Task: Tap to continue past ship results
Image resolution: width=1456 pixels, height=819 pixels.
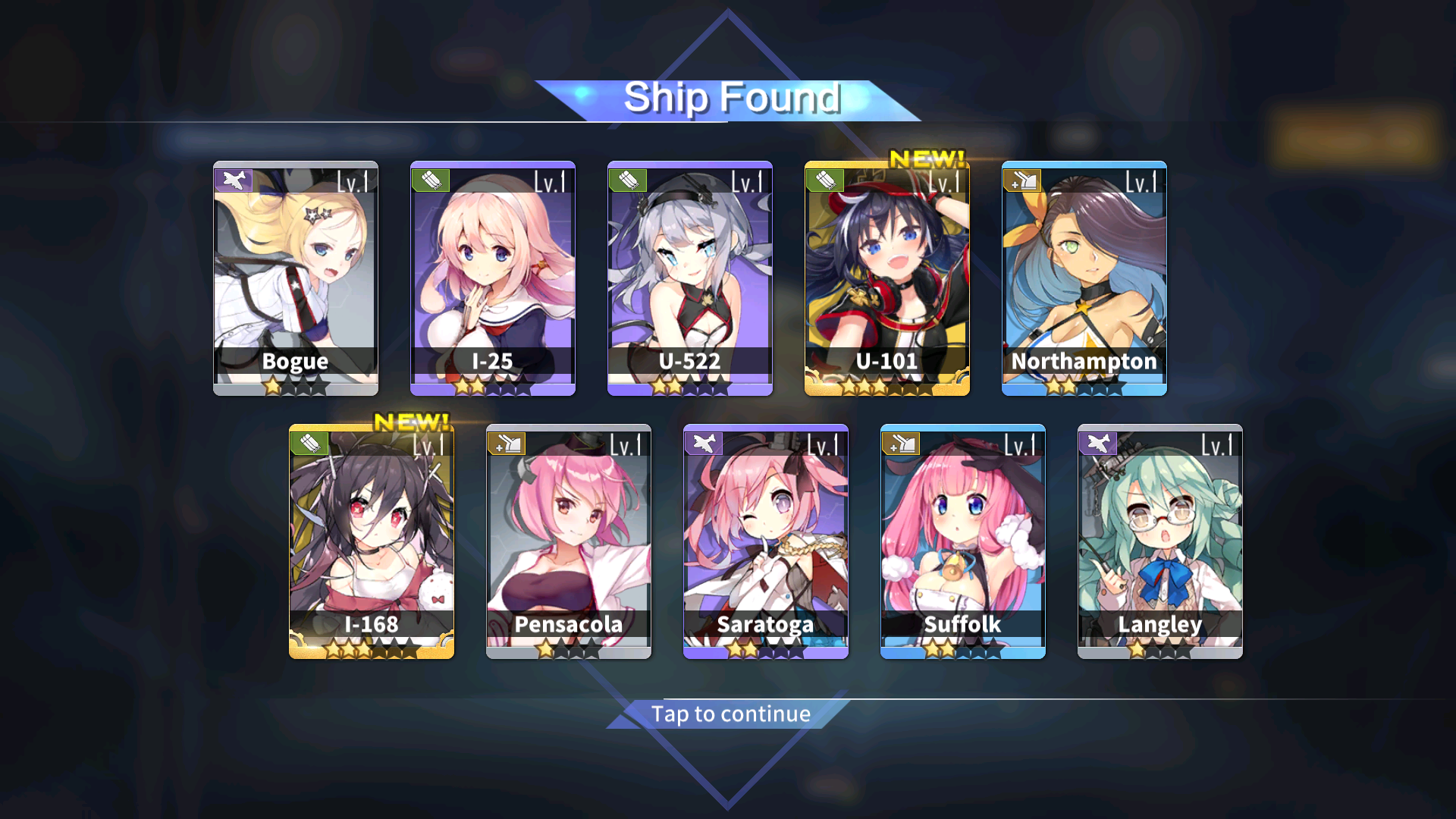Action: click(x=730, y=714)
